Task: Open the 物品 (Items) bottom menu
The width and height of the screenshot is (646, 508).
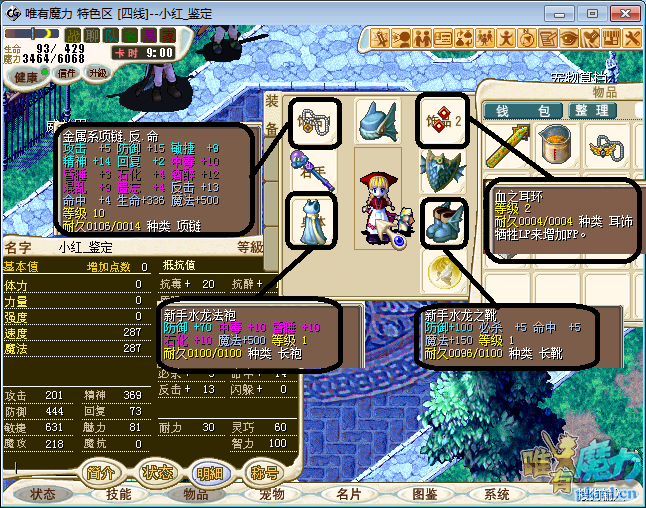Action: (x=195, y=494)
